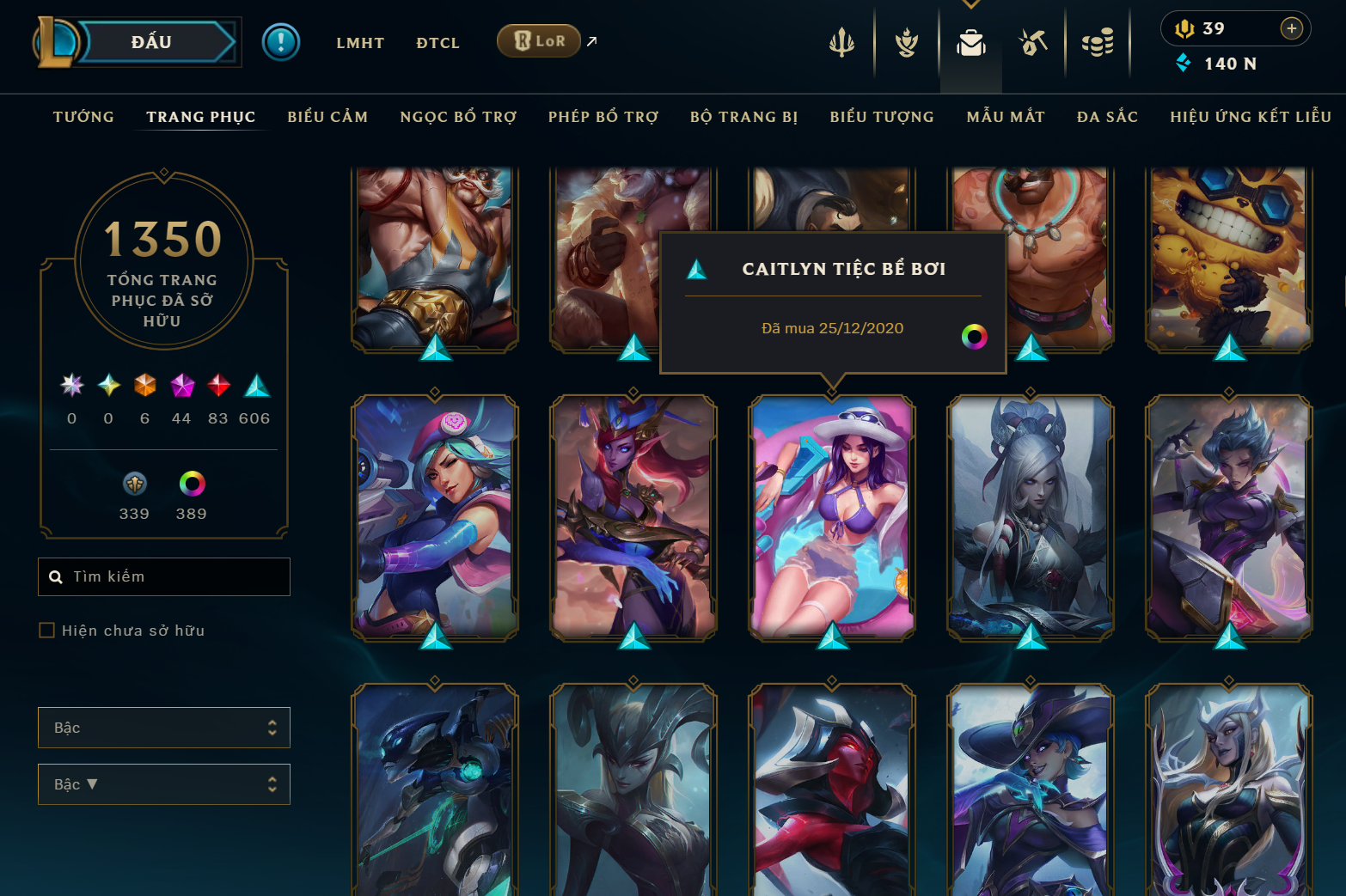Open the 'Bậc ▼' sort order dropdown
1346x896 pixels.
(163, 784)
